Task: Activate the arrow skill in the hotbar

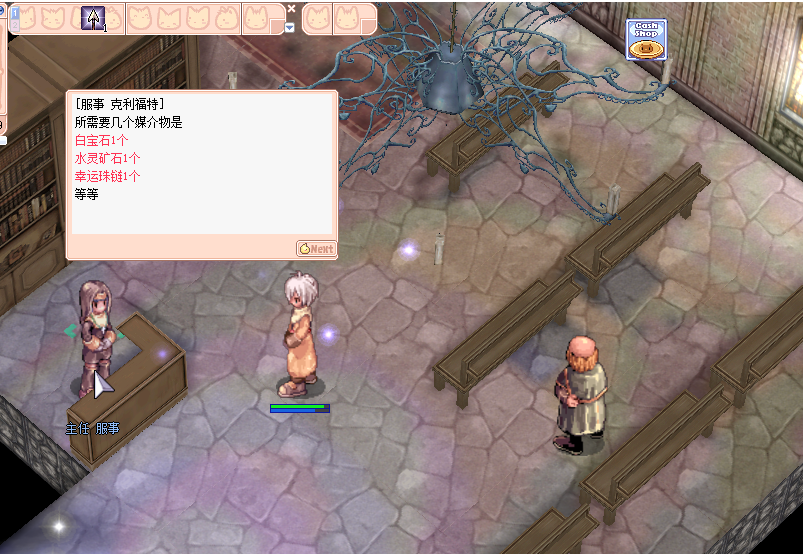Action: click(94, 18)
